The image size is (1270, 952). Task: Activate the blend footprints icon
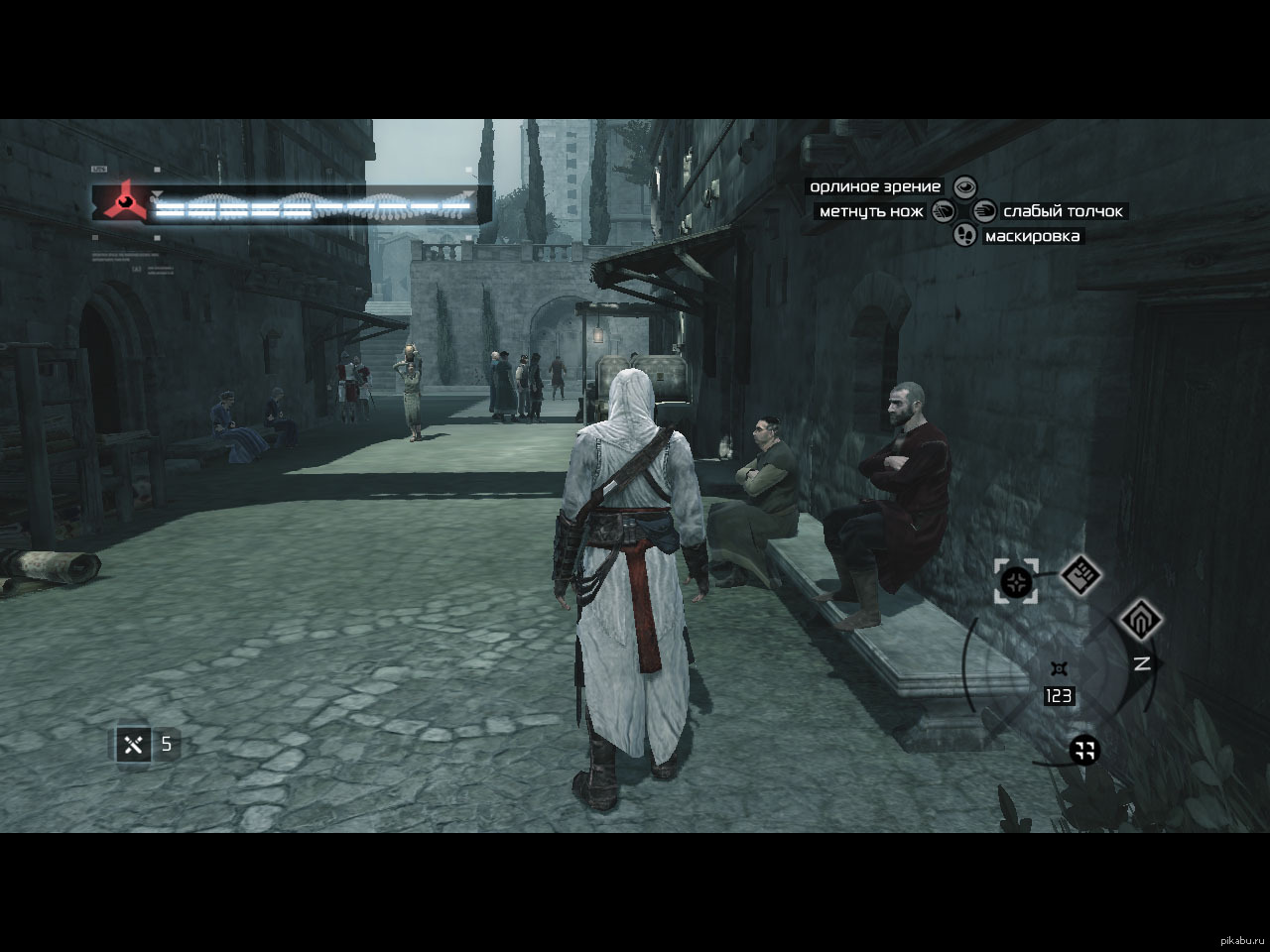pos(964,235)
